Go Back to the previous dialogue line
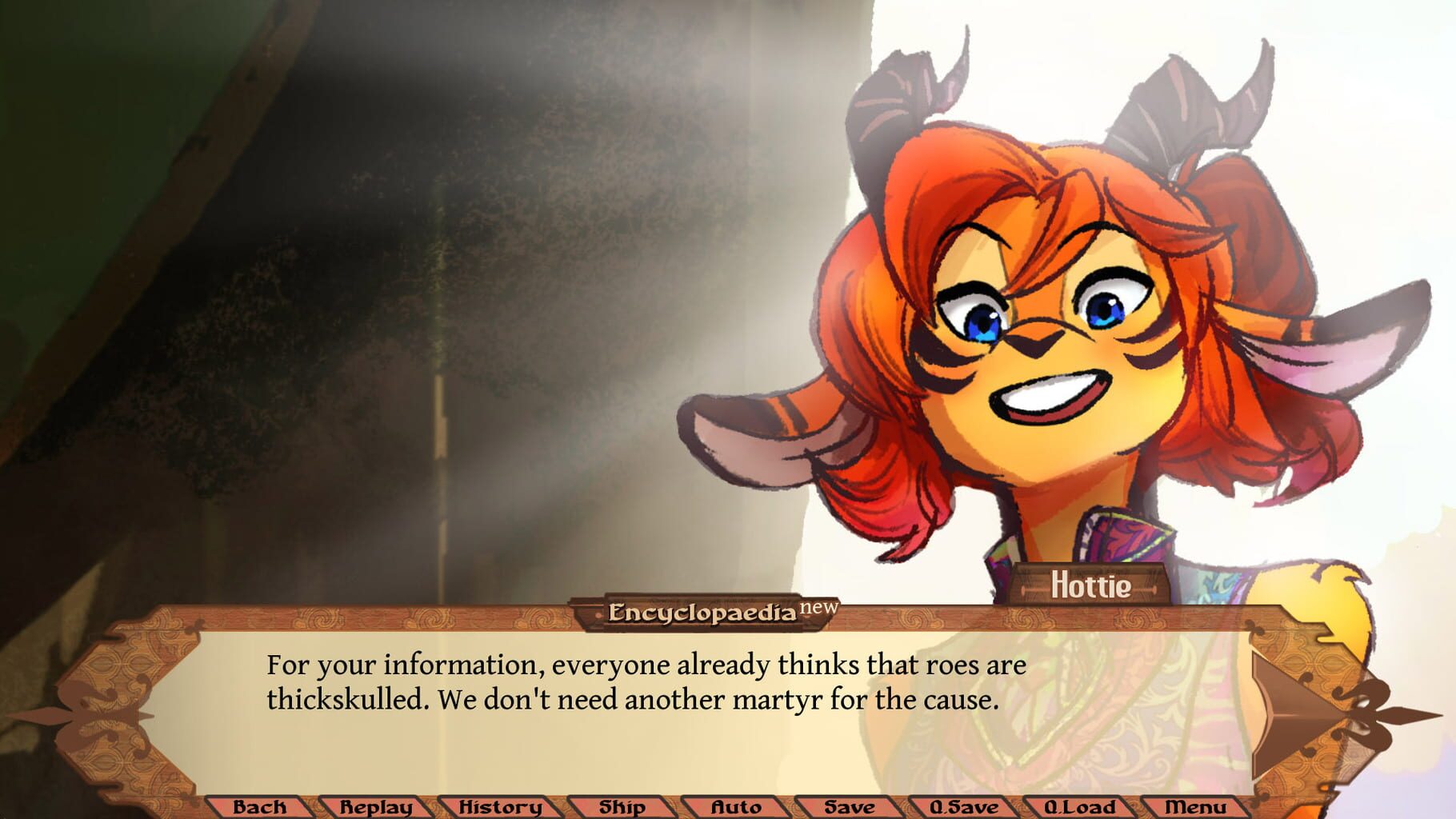The image size is (1456, 819). point(260,809)
